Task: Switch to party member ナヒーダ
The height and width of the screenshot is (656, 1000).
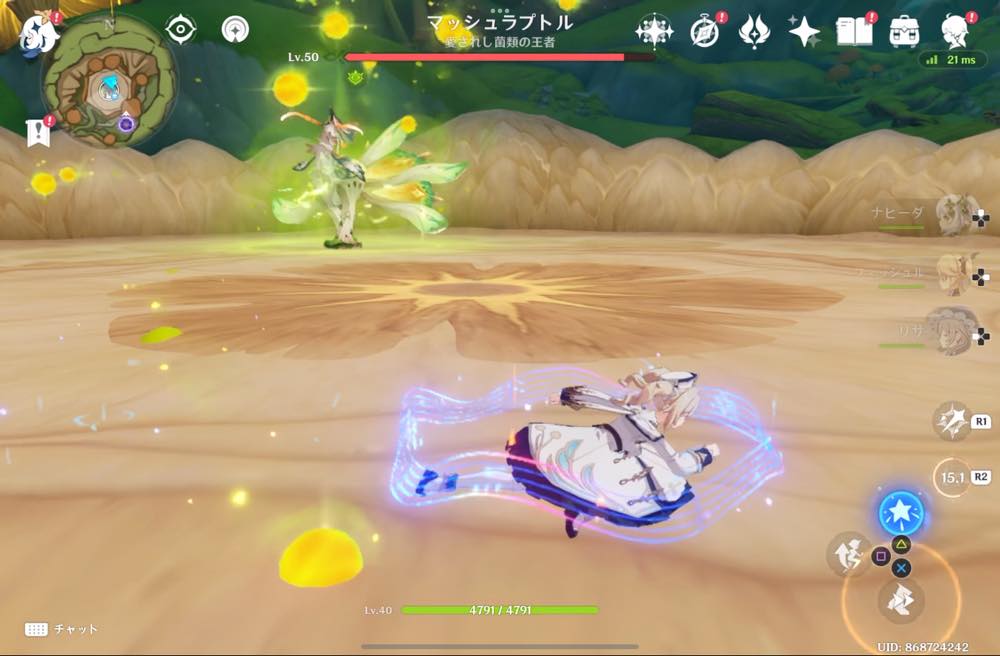Action: coord(955,214)
